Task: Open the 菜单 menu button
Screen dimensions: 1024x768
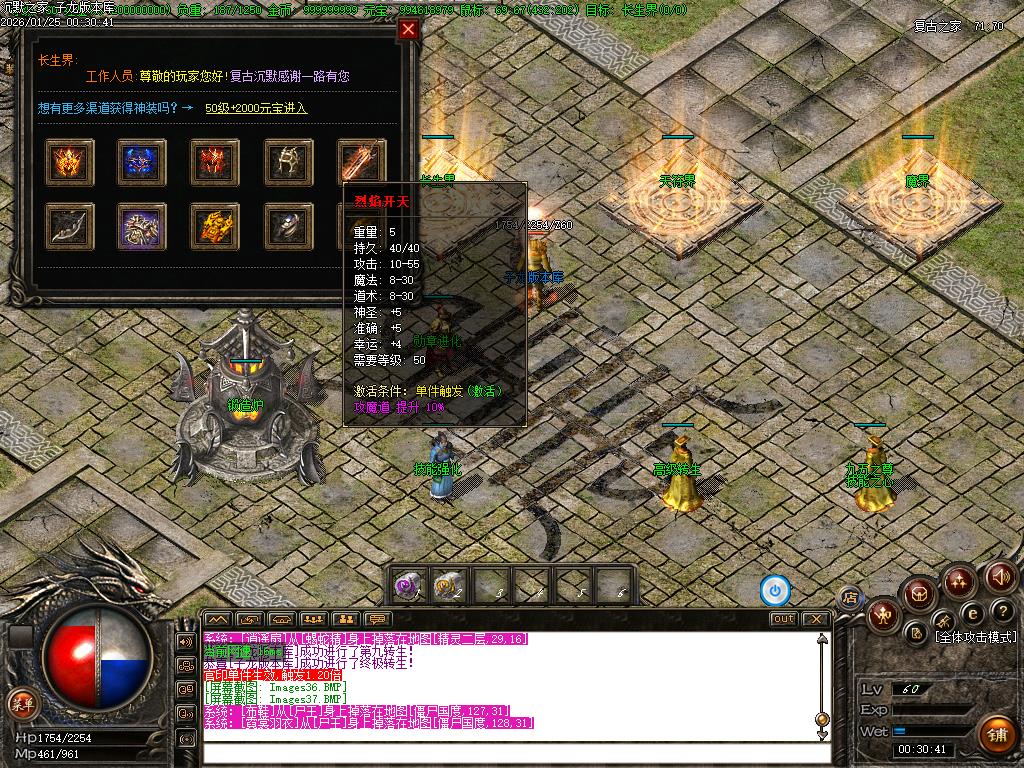Action: [x=21, y=703]
